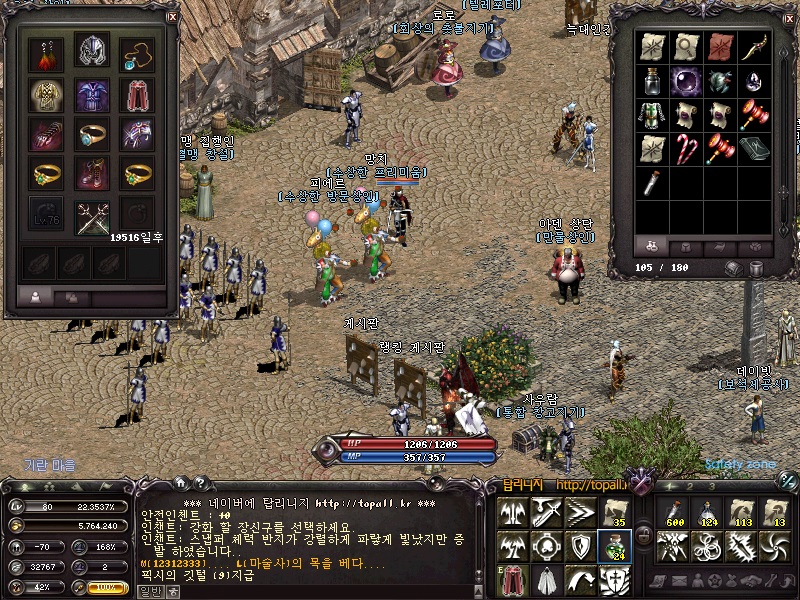This screenshot has height=600, width=800.
Task: Switch to the second equipment tab
Action: coord(71,297)
